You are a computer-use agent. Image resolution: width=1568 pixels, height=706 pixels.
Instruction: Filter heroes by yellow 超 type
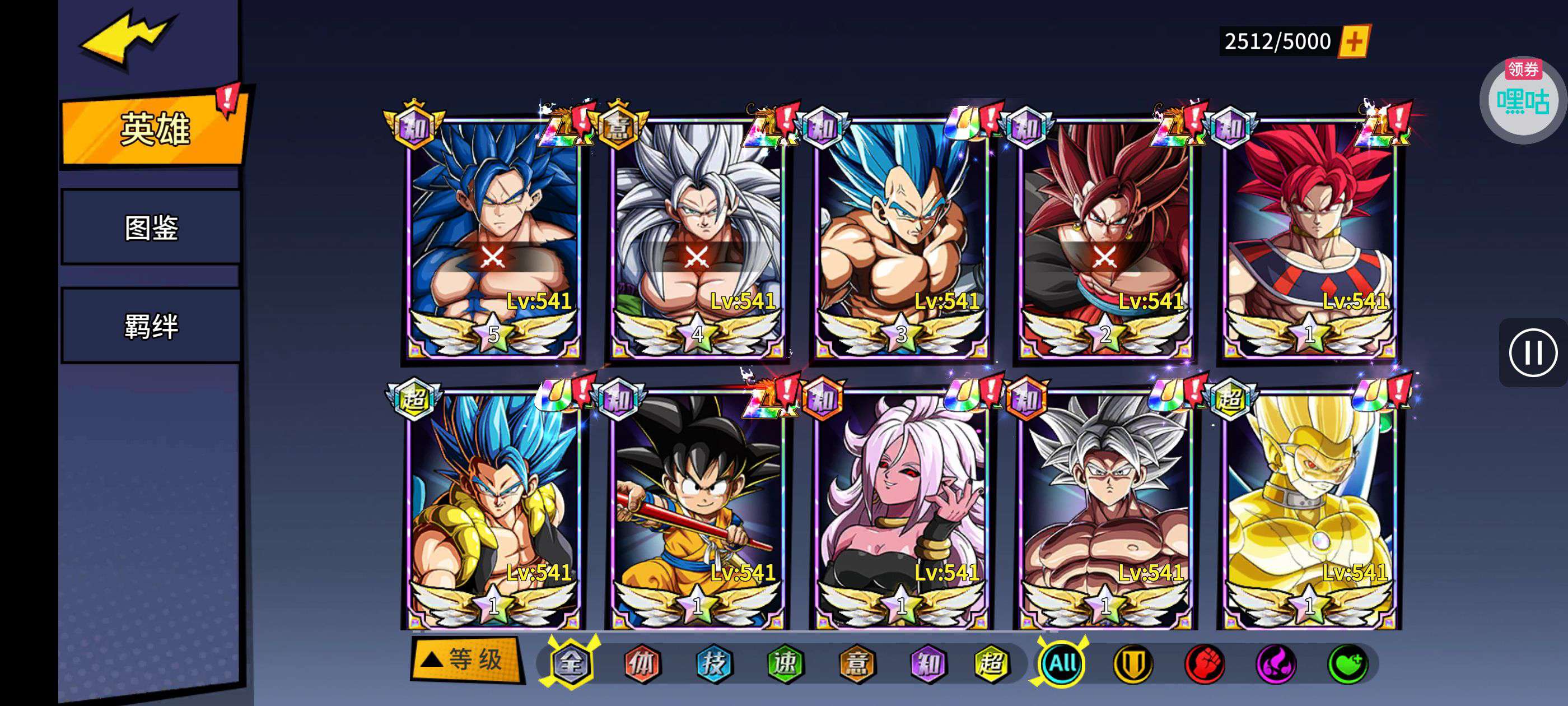[990, 663]
